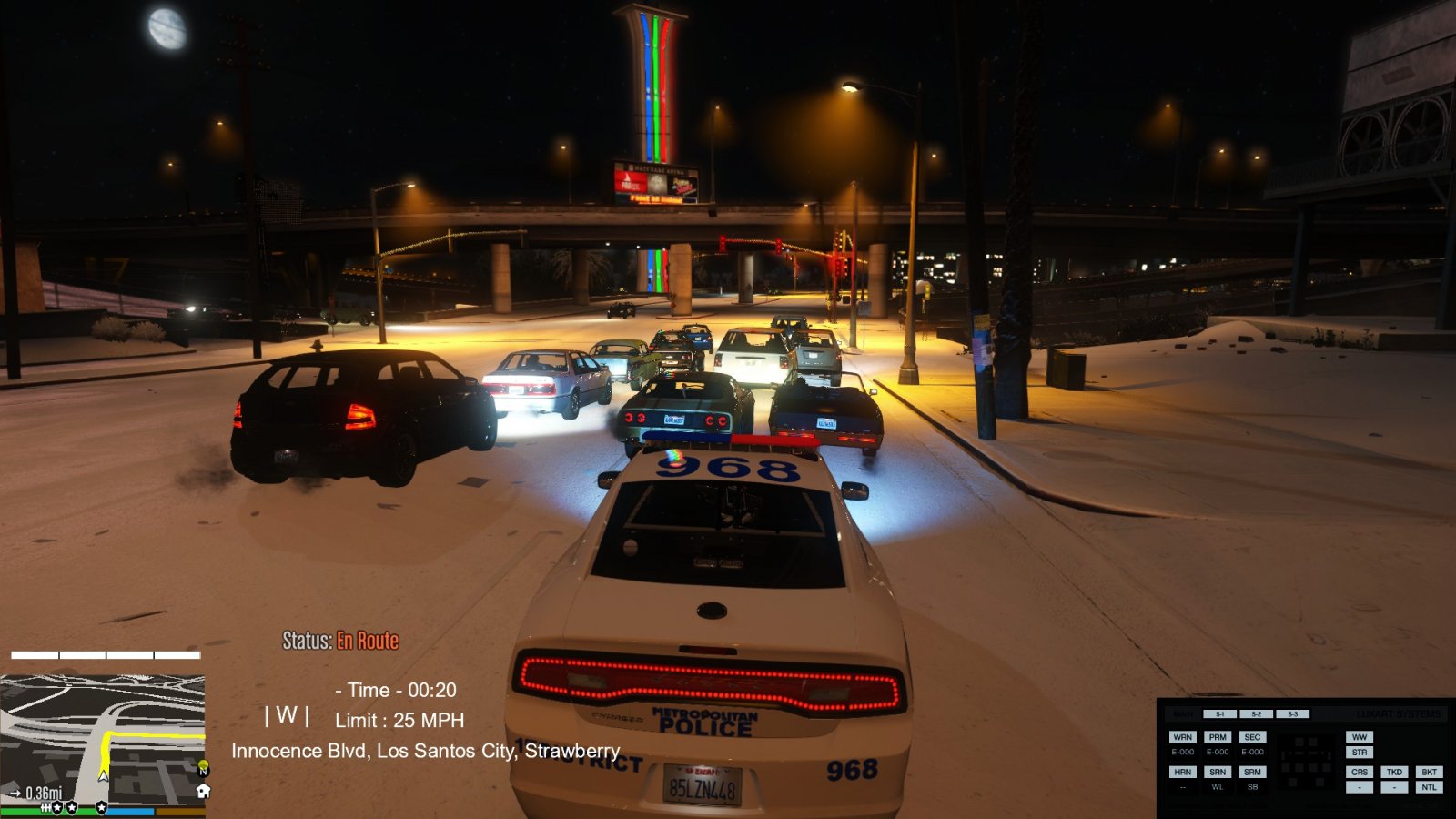This screenshot has width=1456, height=819.
Task: Switch to the S-1 stage tab
Action: [1219, 714]
